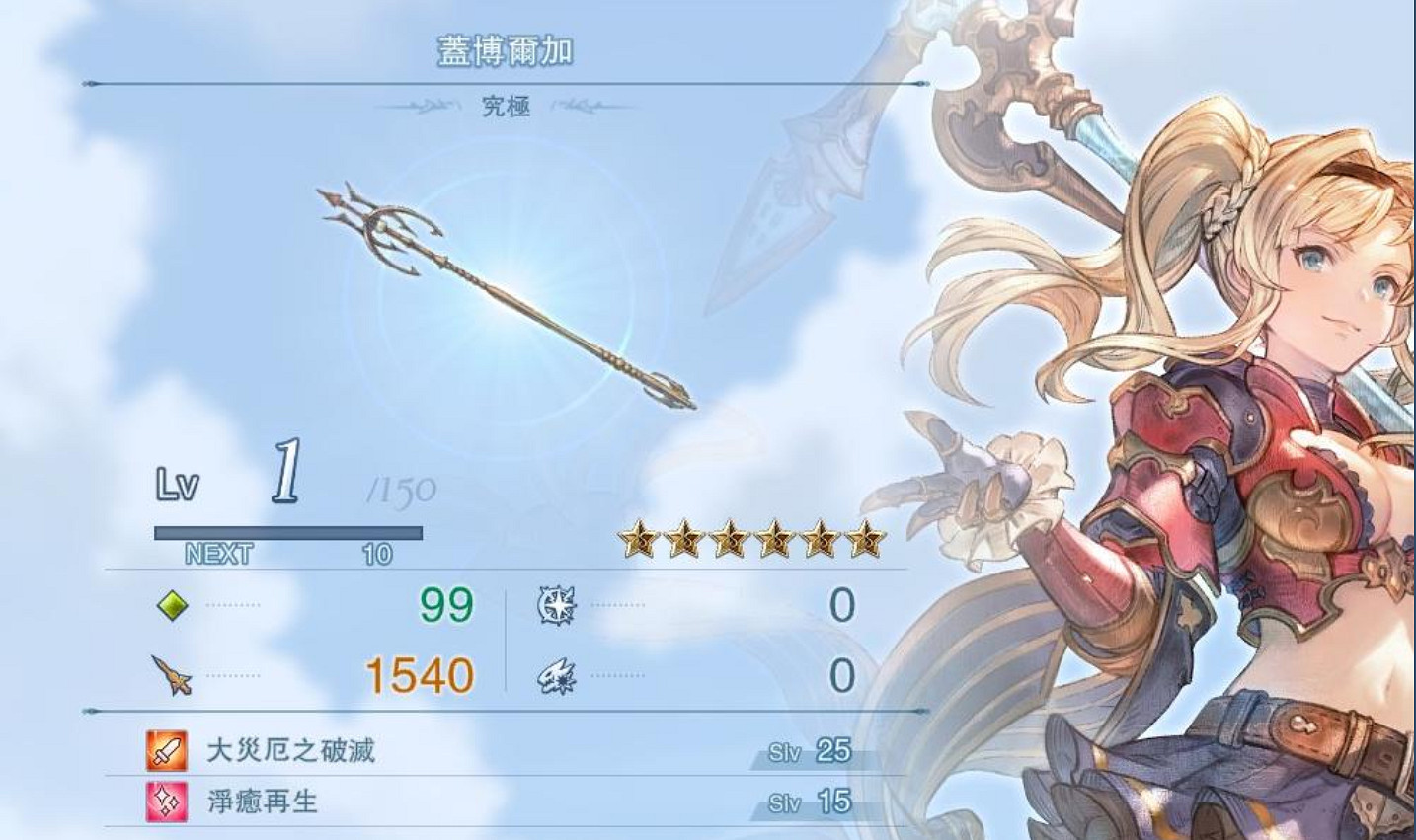1416x840 pixels.
Task: Select the attack power sword stat icon
Action: [x=170, y=674]
